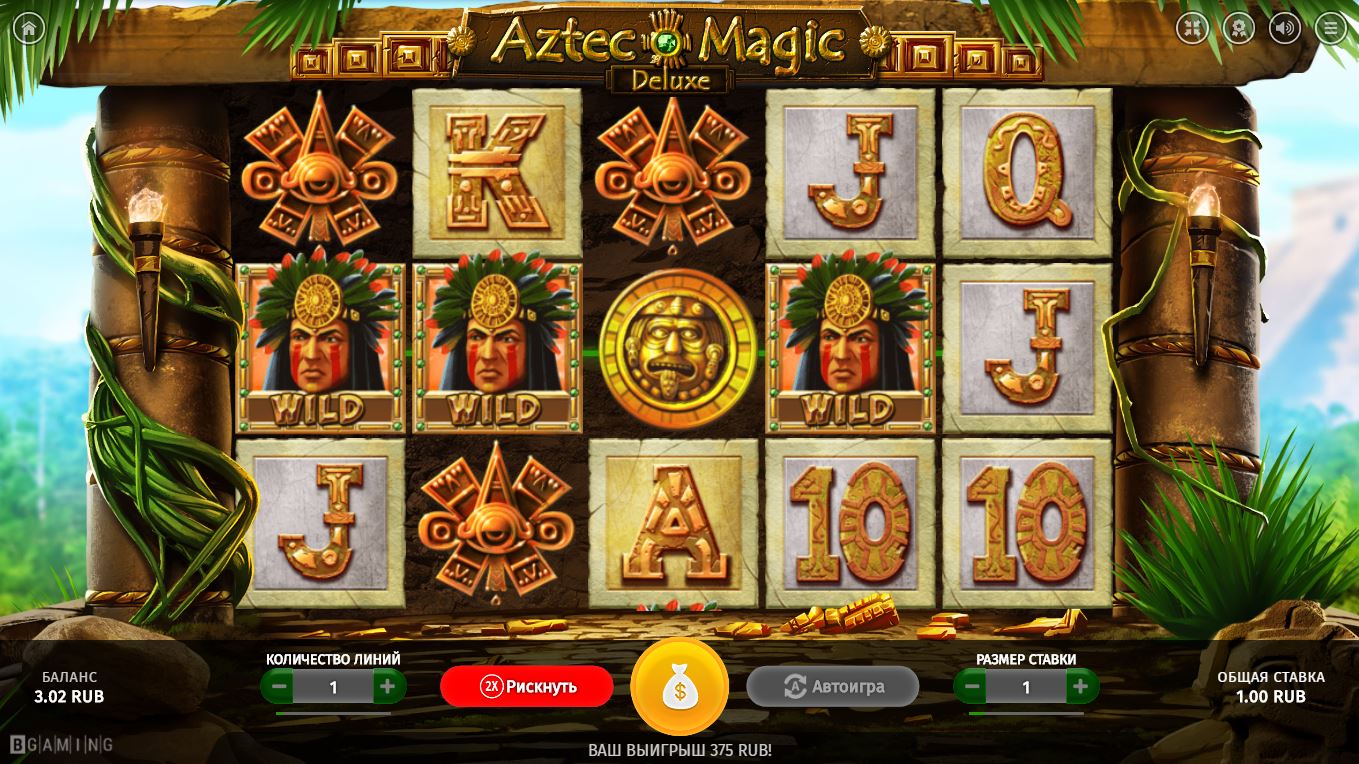Go to the home screen
The width and height of the screenshot is (1359, 764).
click(x=28, y=28)
